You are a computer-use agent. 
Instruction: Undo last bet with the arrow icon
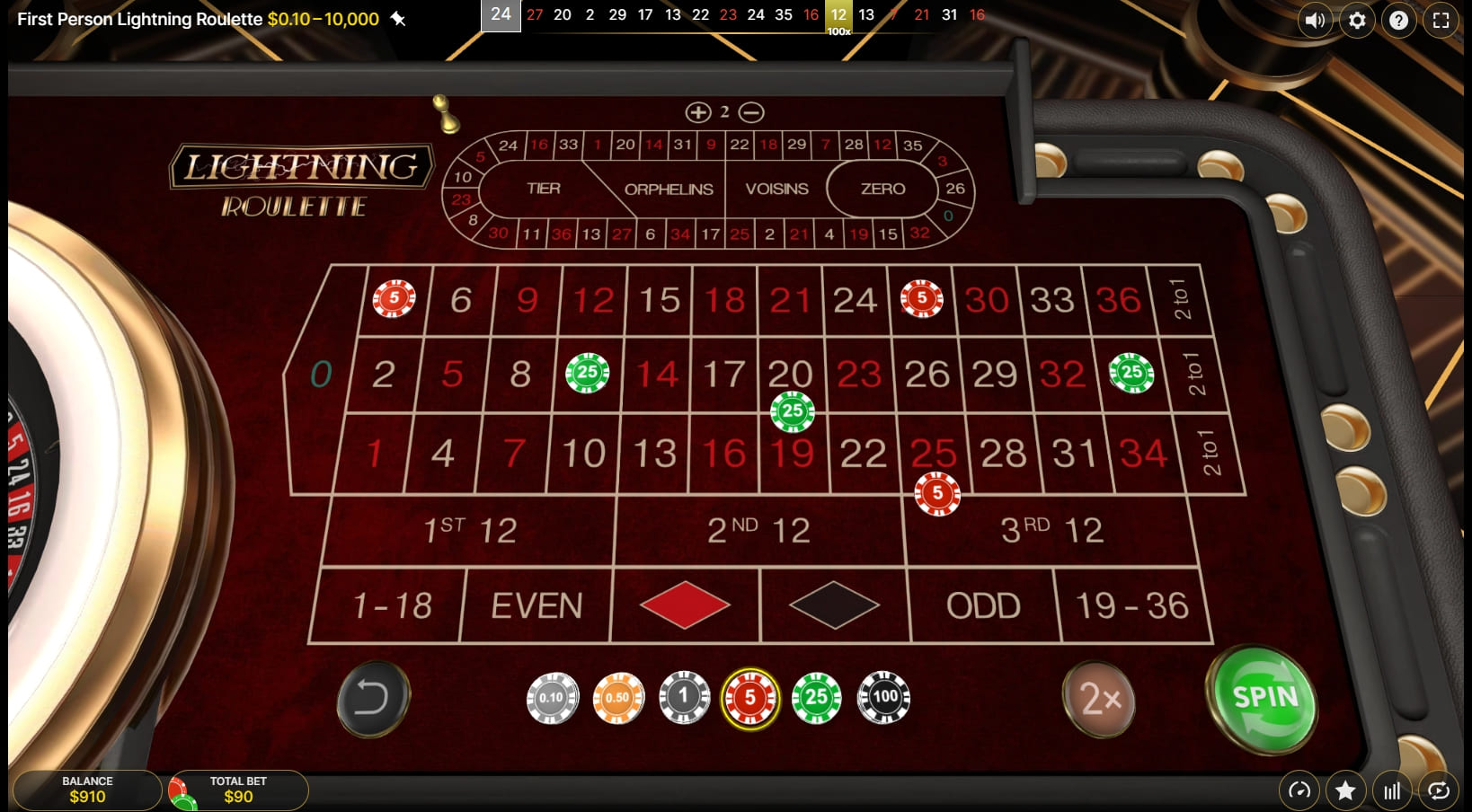(373, 701)
